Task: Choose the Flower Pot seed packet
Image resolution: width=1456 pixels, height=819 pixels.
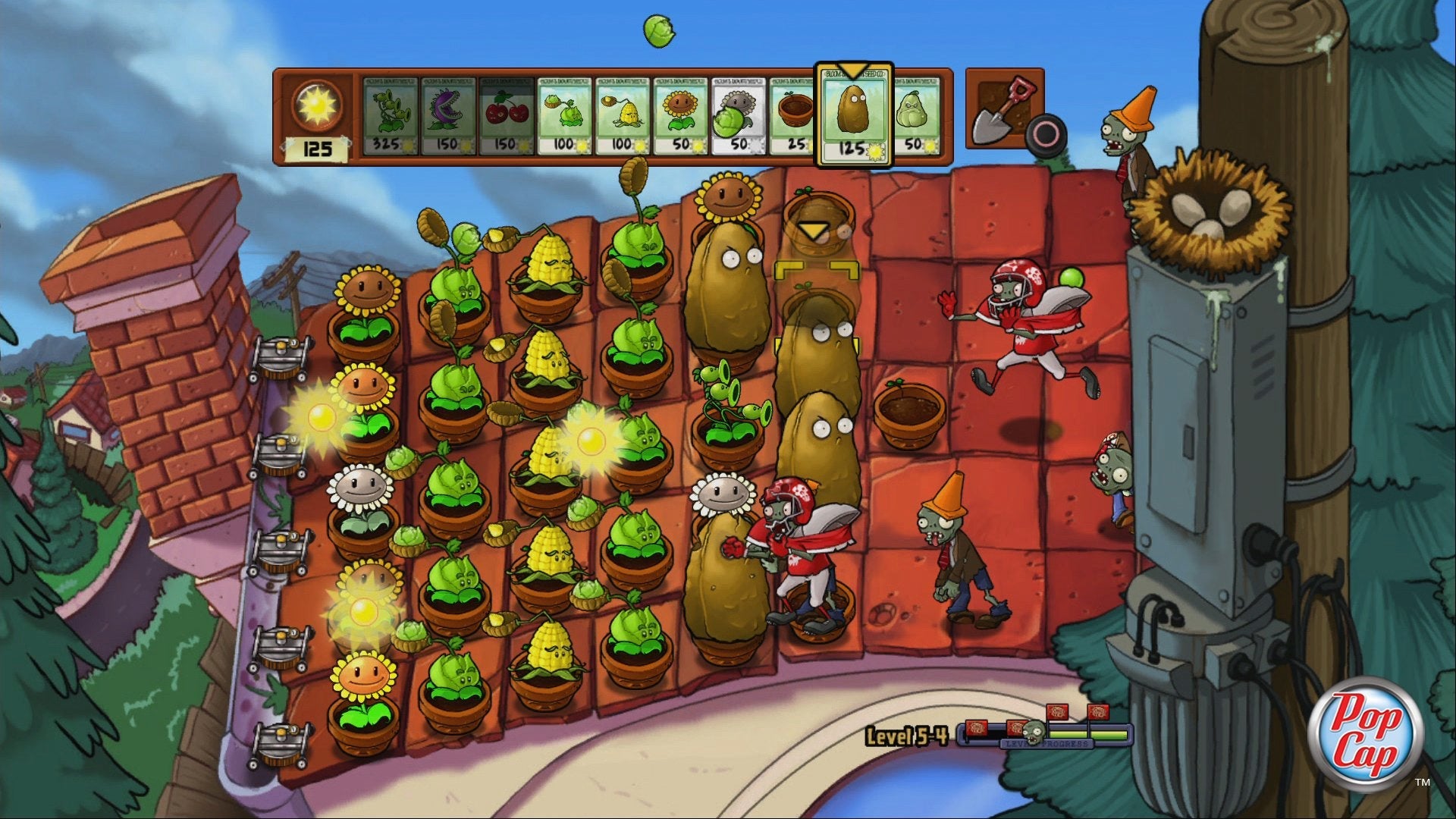Action: click(793, 116)
